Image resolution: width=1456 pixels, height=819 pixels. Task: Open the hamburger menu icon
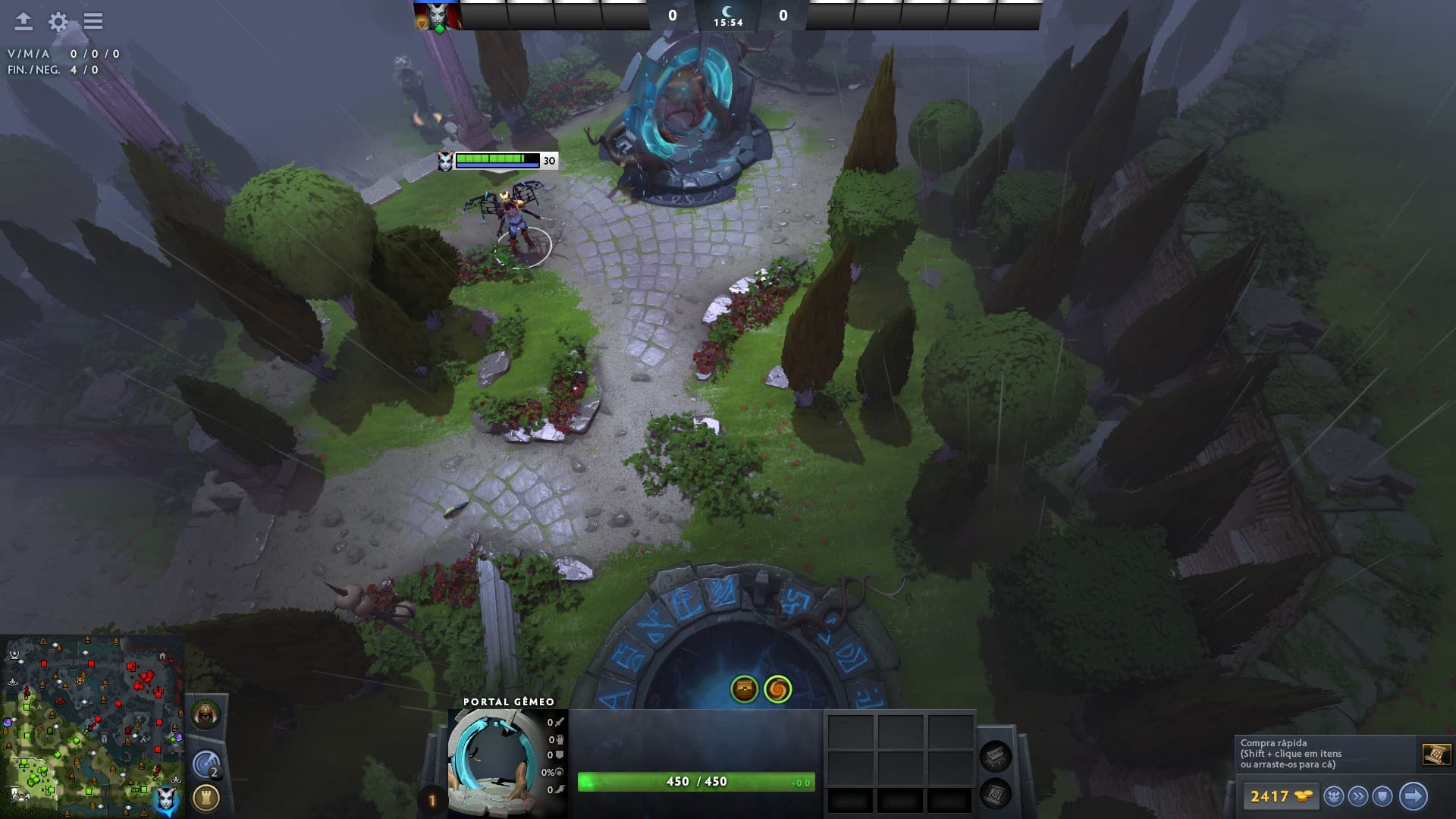[x=93, y=21]
